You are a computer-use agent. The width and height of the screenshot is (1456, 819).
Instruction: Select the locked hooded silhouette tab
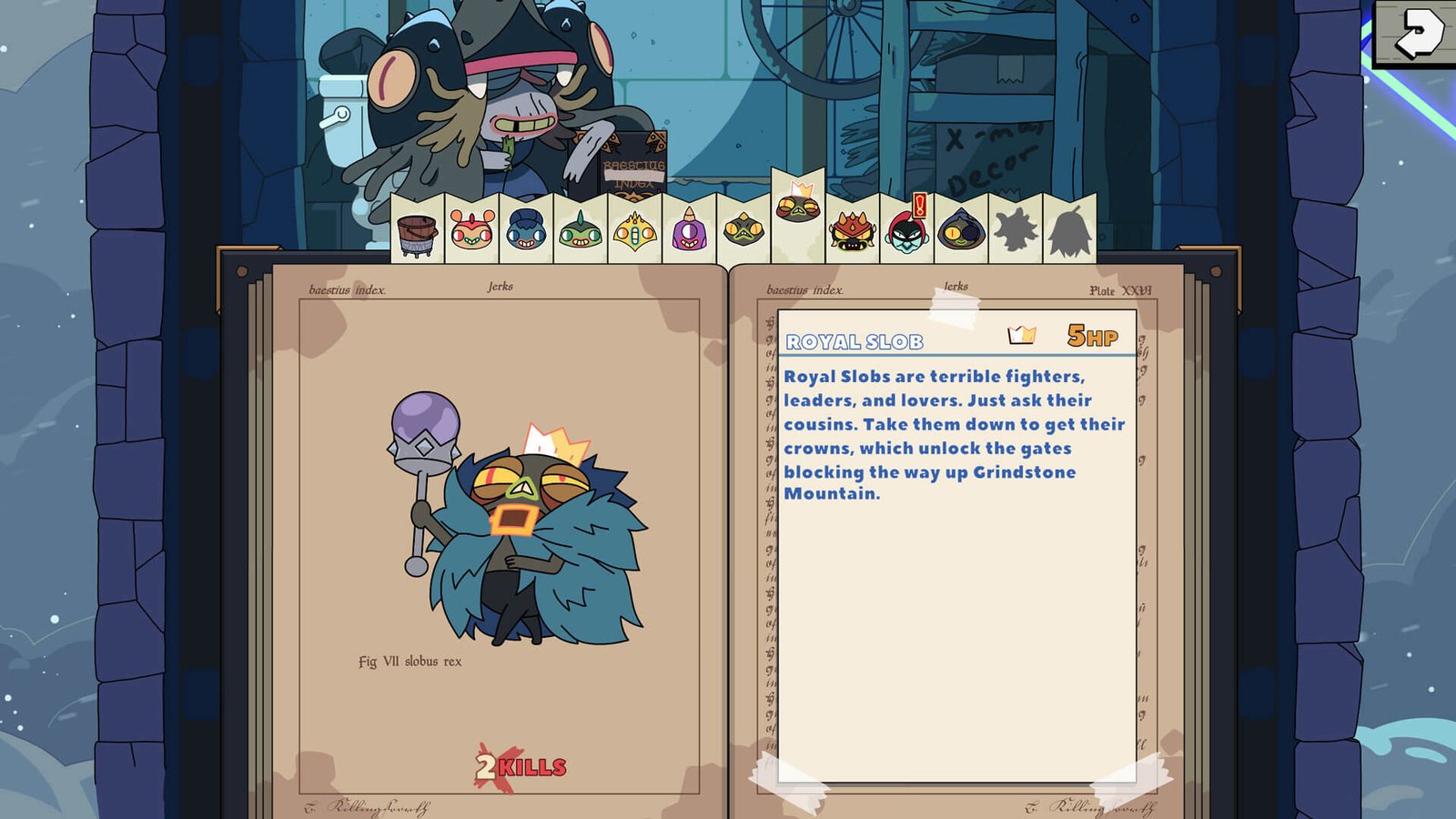coord(1069,231)
